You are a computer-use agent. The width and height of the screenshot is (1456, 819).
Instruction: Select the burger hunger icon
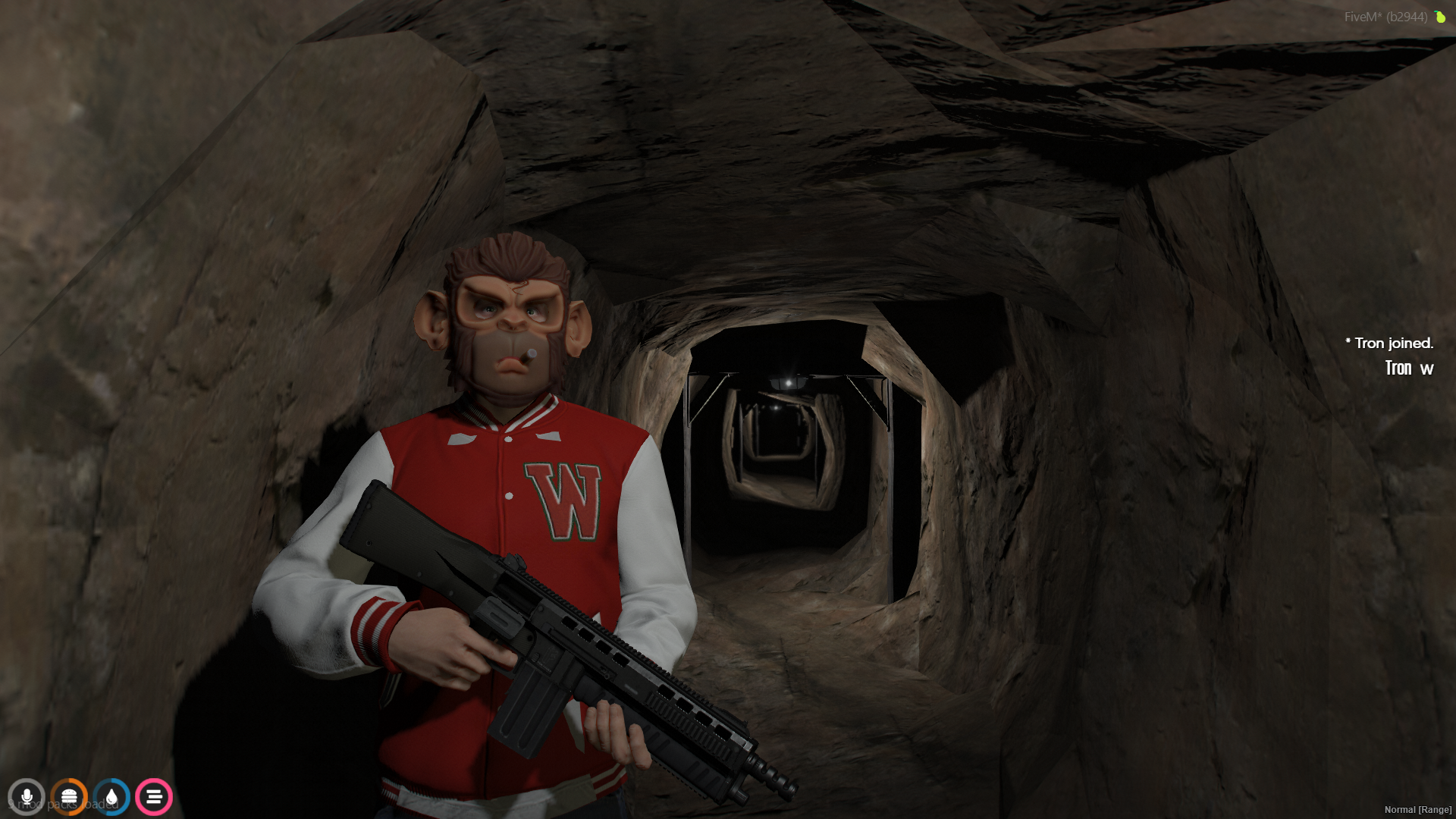(x=69, y=797)
